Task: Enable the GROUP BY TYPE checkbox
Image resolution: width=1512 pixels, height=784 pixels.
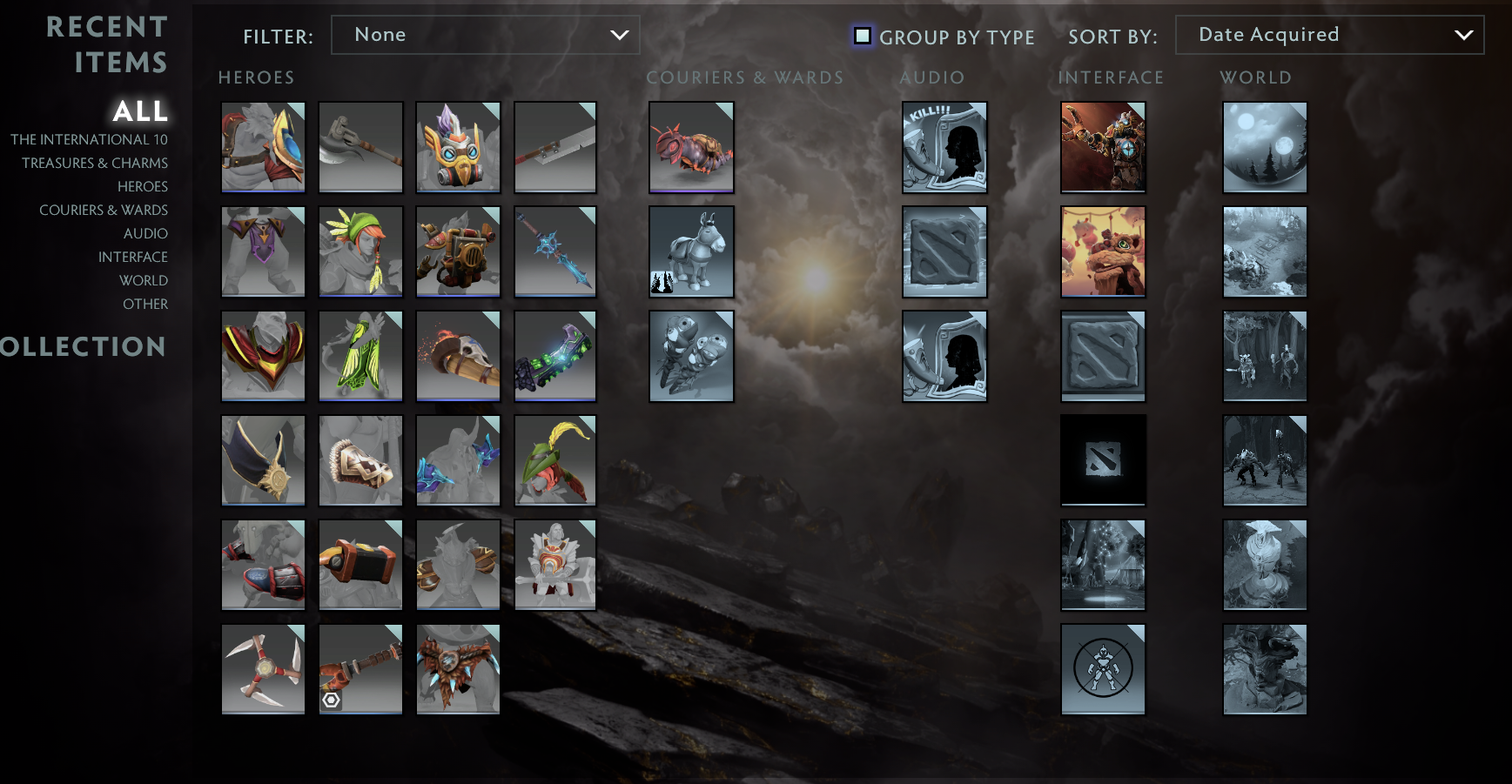Action: (x=863, y=36)
